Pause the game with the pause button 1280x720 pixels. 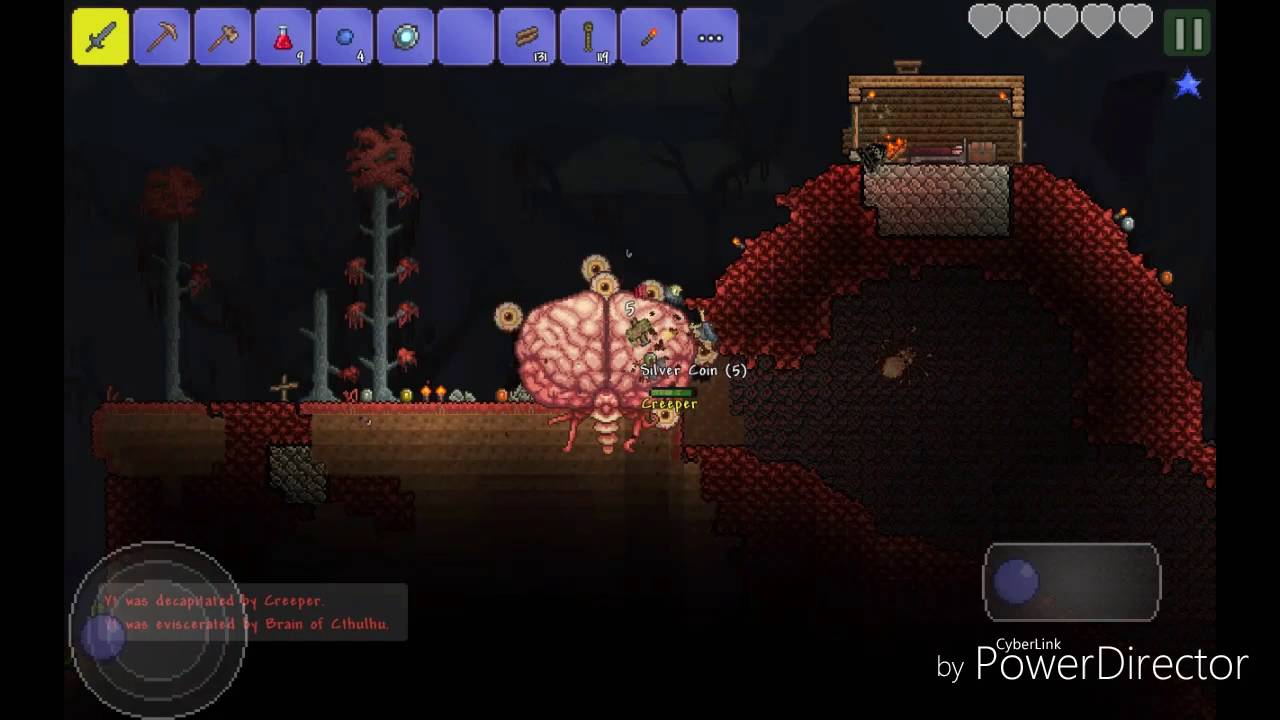click(x=1188, y=35)
